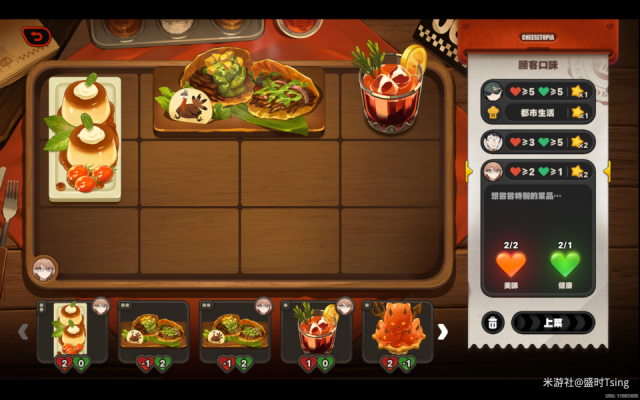Select the customer requiring ≥3 and ≥5

click(x=537, y=142)
